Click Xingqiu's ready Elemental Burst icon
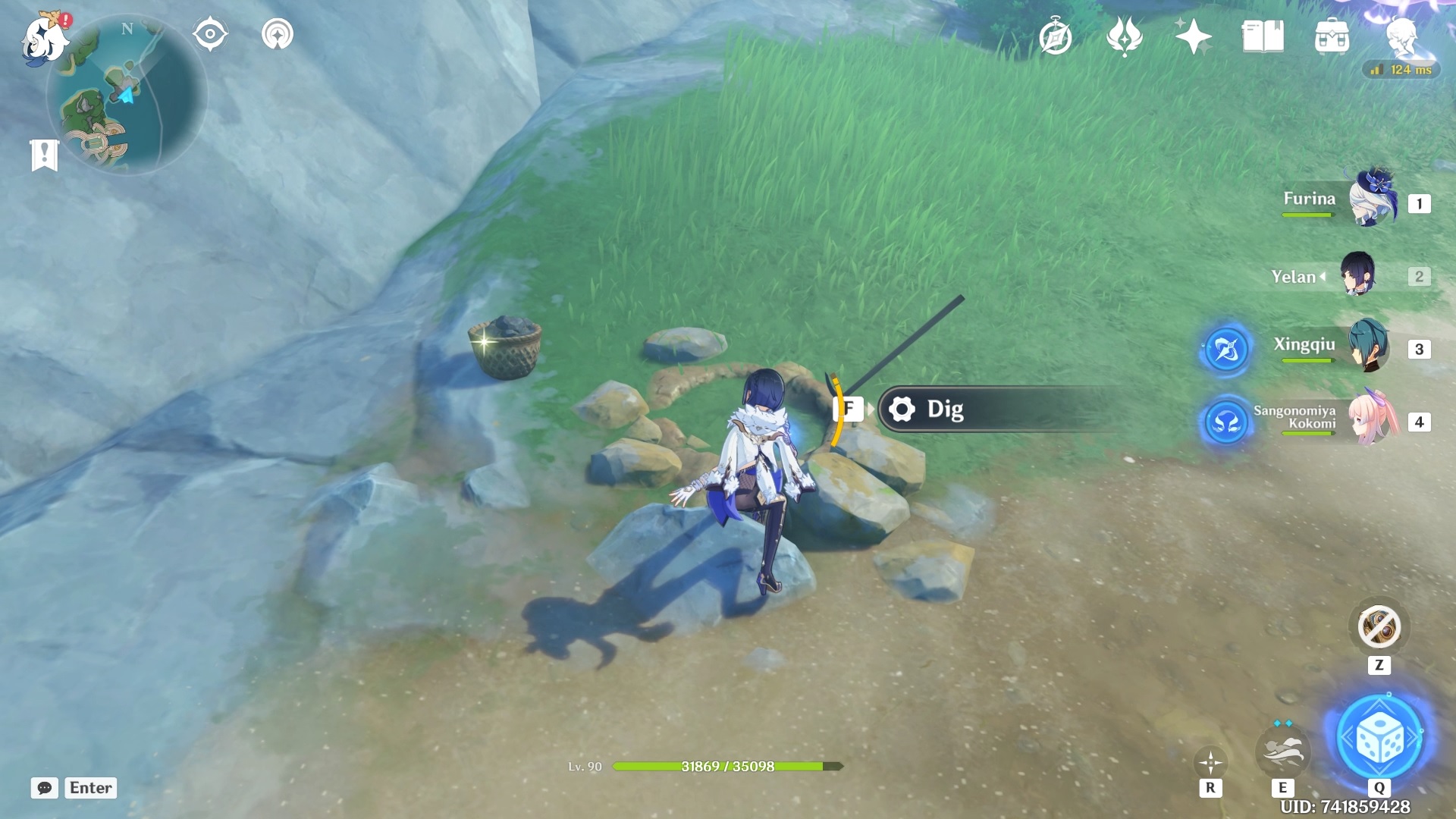 pos(1226,350)
